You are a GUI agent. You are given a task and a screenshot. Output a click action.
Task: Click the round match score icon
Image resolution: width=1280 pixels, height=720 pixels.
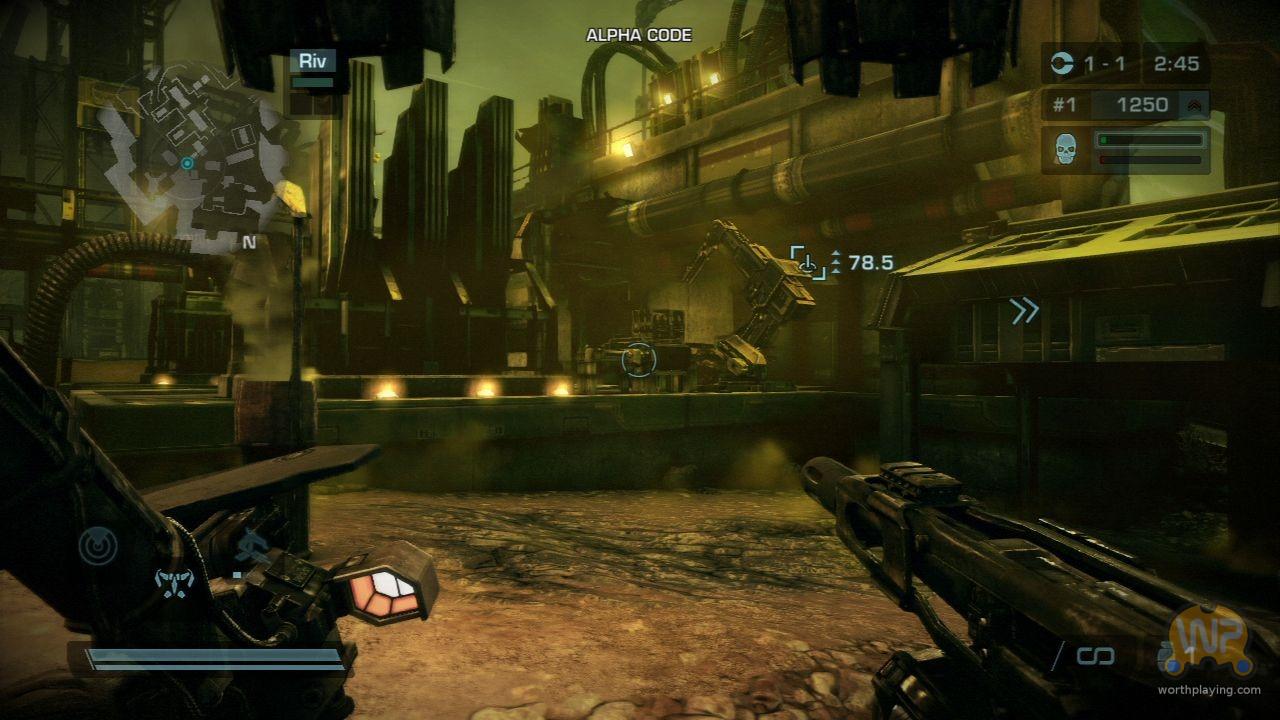[x=1063, y=64]
